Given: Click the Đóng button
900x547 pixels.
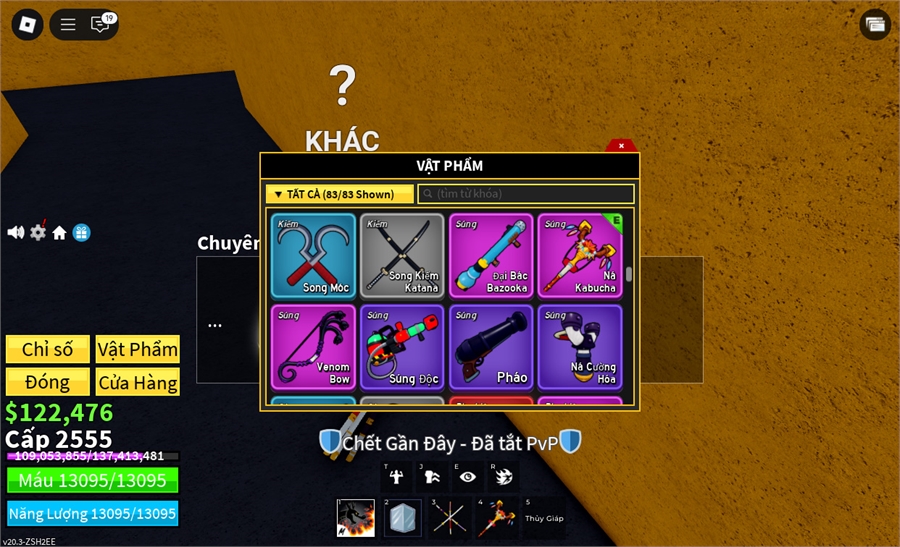Looking at the screenshot, I should pos(47,382).
